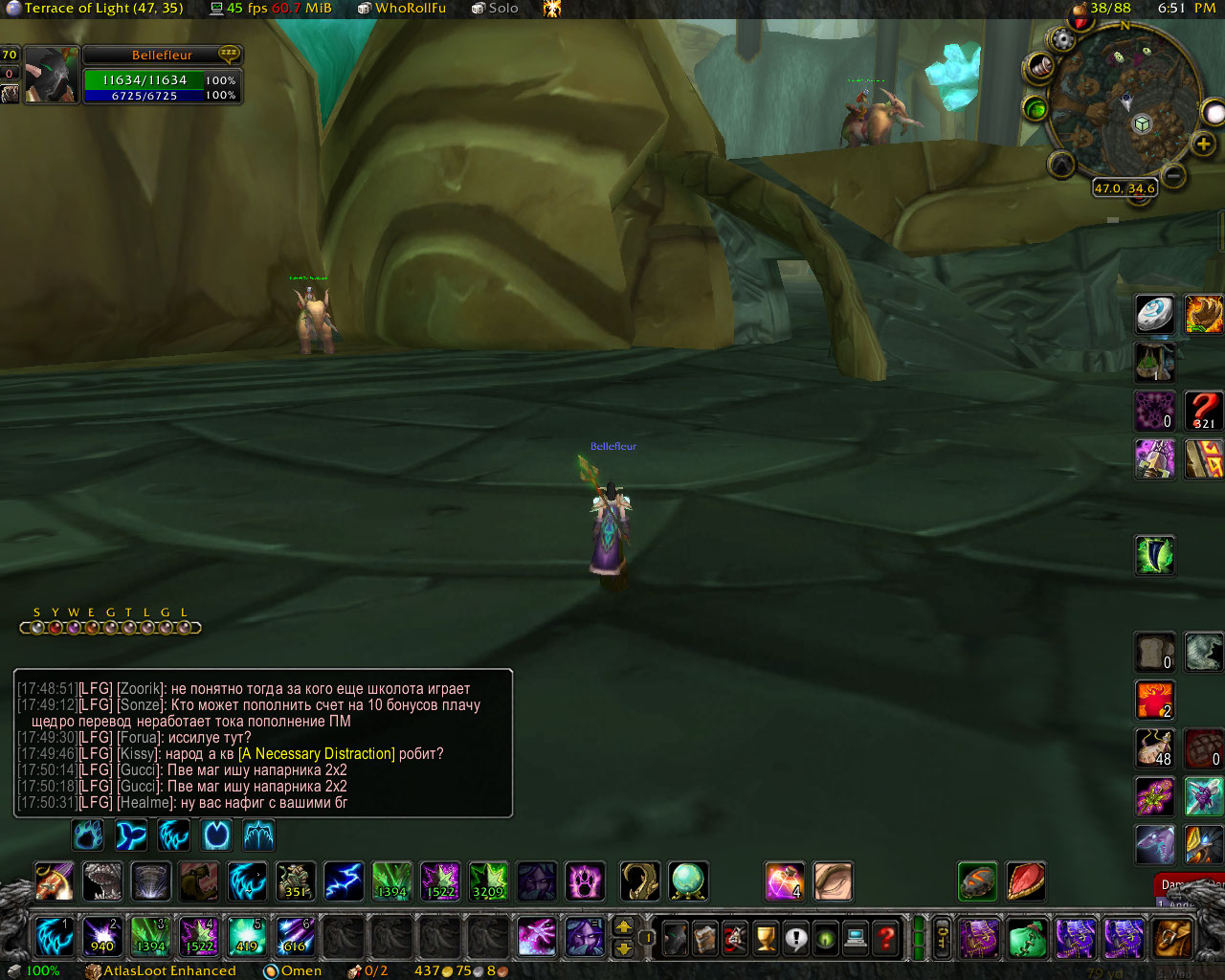The image size is (1225, 980).
Task: Open the main menu computer icon
Action: pyautogui.click(x=857, y=938)
